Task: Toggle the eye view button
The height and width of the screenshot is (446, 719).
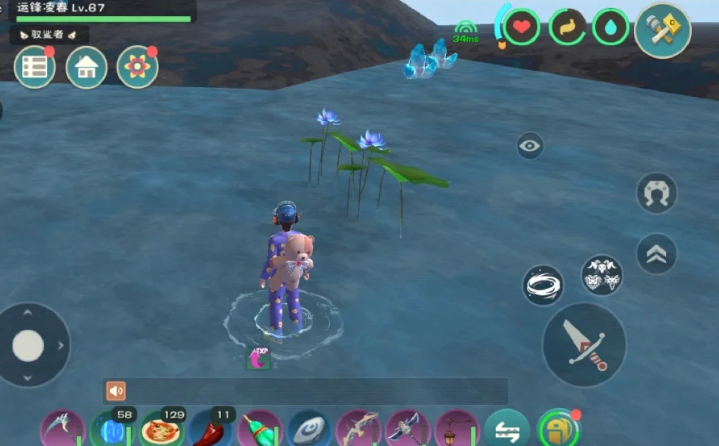Action: click(x=530, y=146)
